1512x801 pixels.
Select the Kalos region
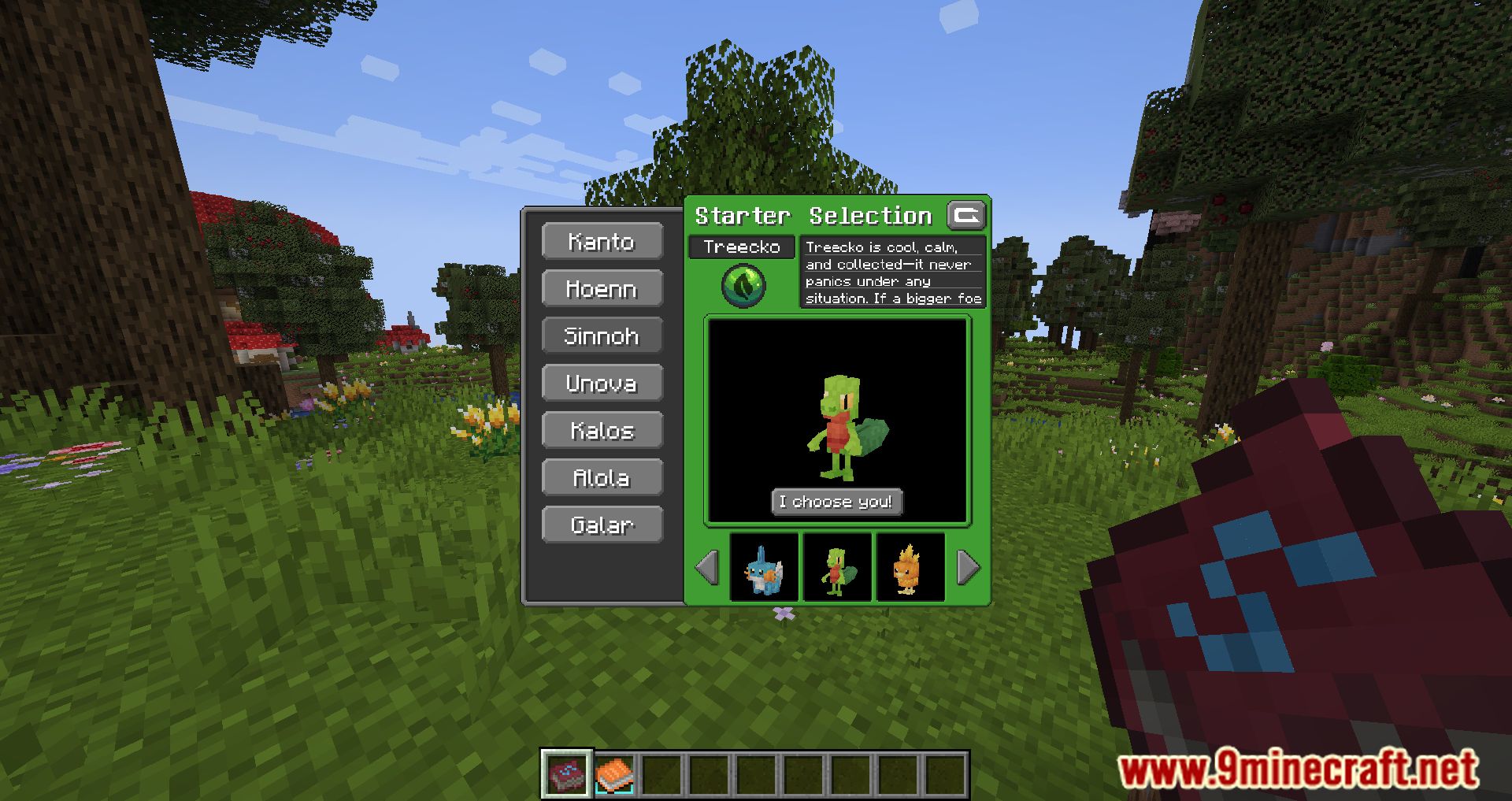(x=602, y=430)
